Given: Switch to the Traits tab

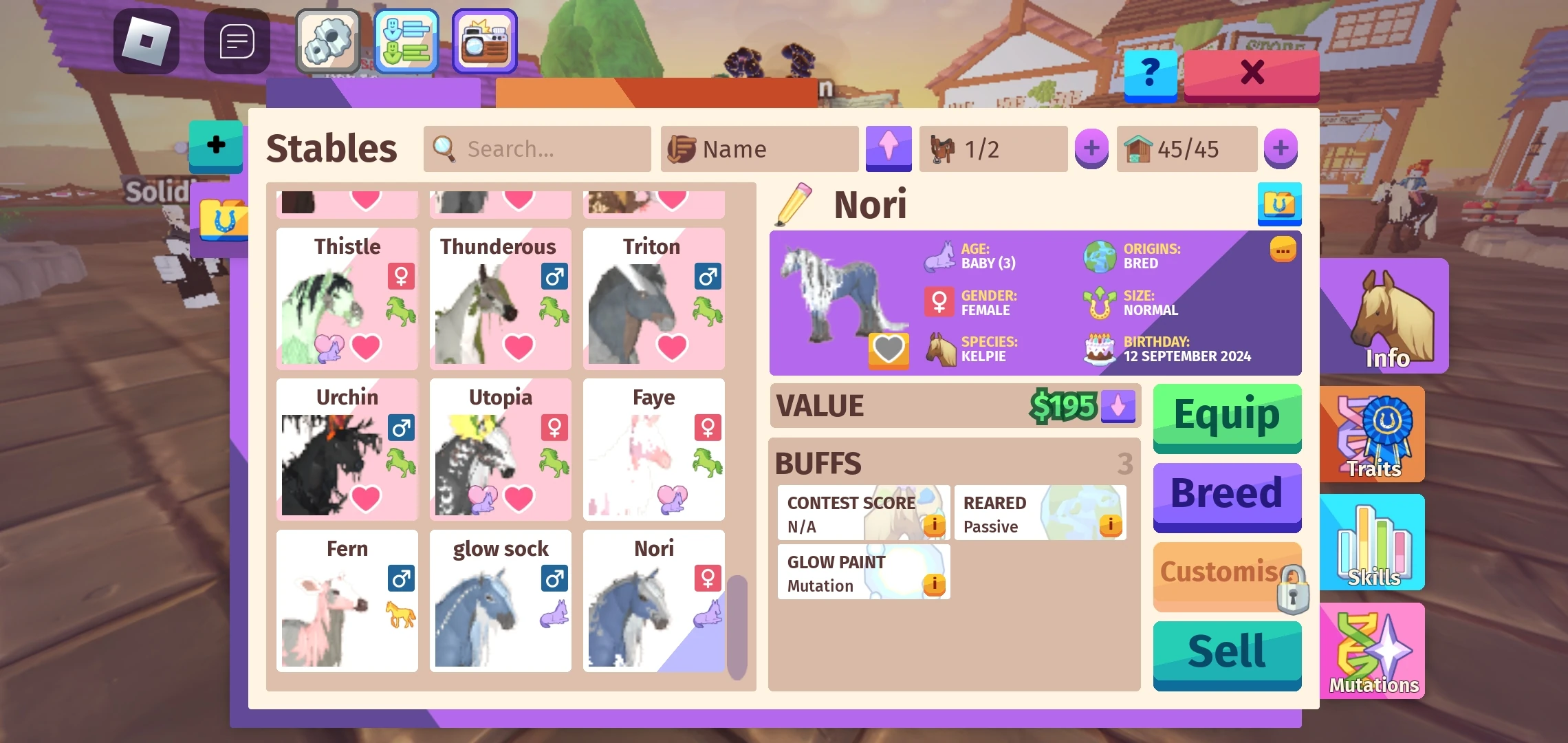Looking at the screenshot, I should pyautogui.click(x=1371, y=433).
